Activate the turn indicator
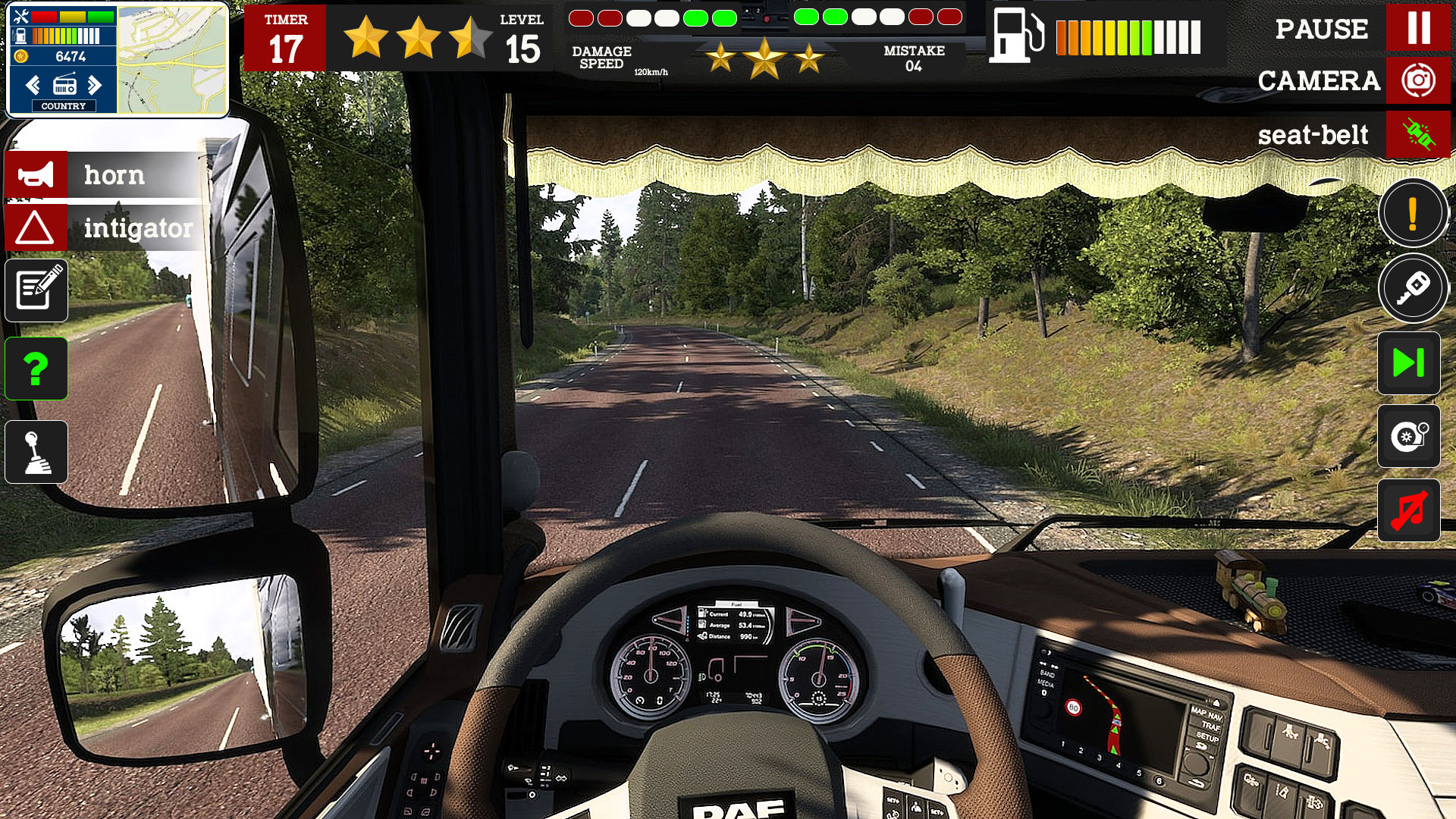1456x819 pixels. (36, 229)
